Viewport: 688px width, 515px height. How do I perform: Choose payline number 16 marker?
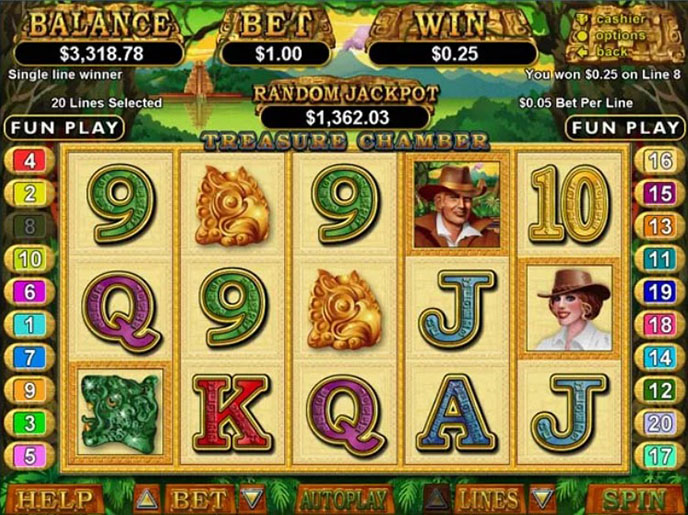(x=659, y=161)
